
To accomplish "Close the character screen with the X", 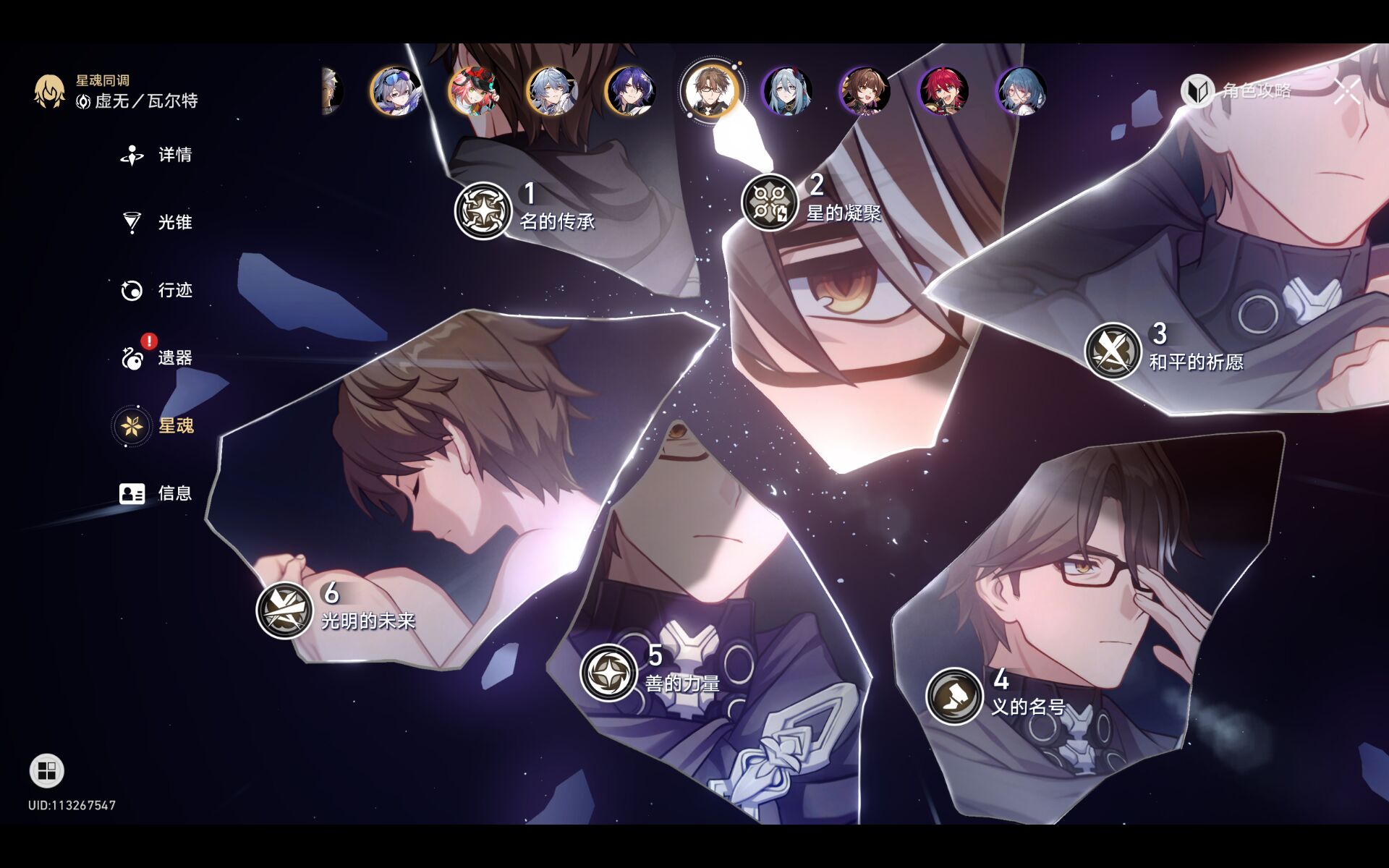I will (1347, 92).
